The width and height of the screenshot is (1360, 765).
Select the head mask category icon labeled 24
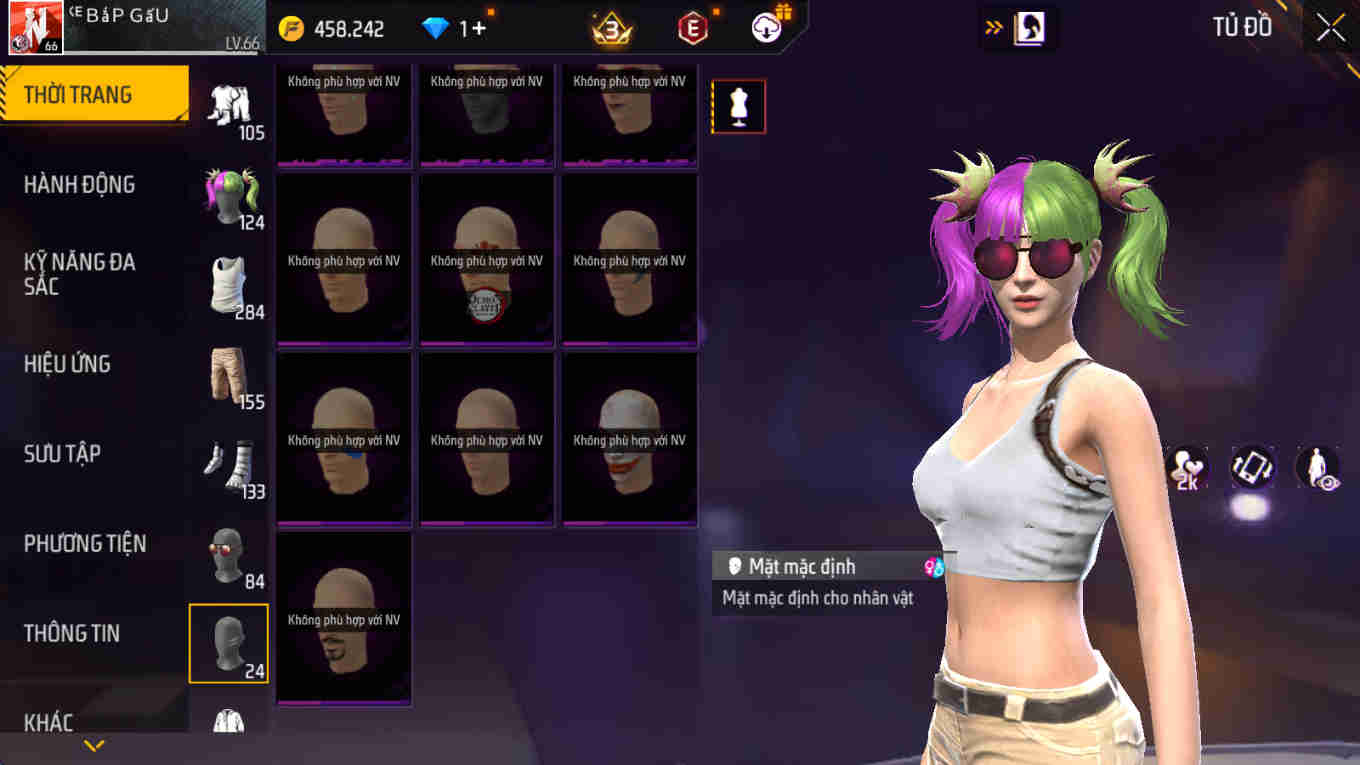tap(228, 642)
